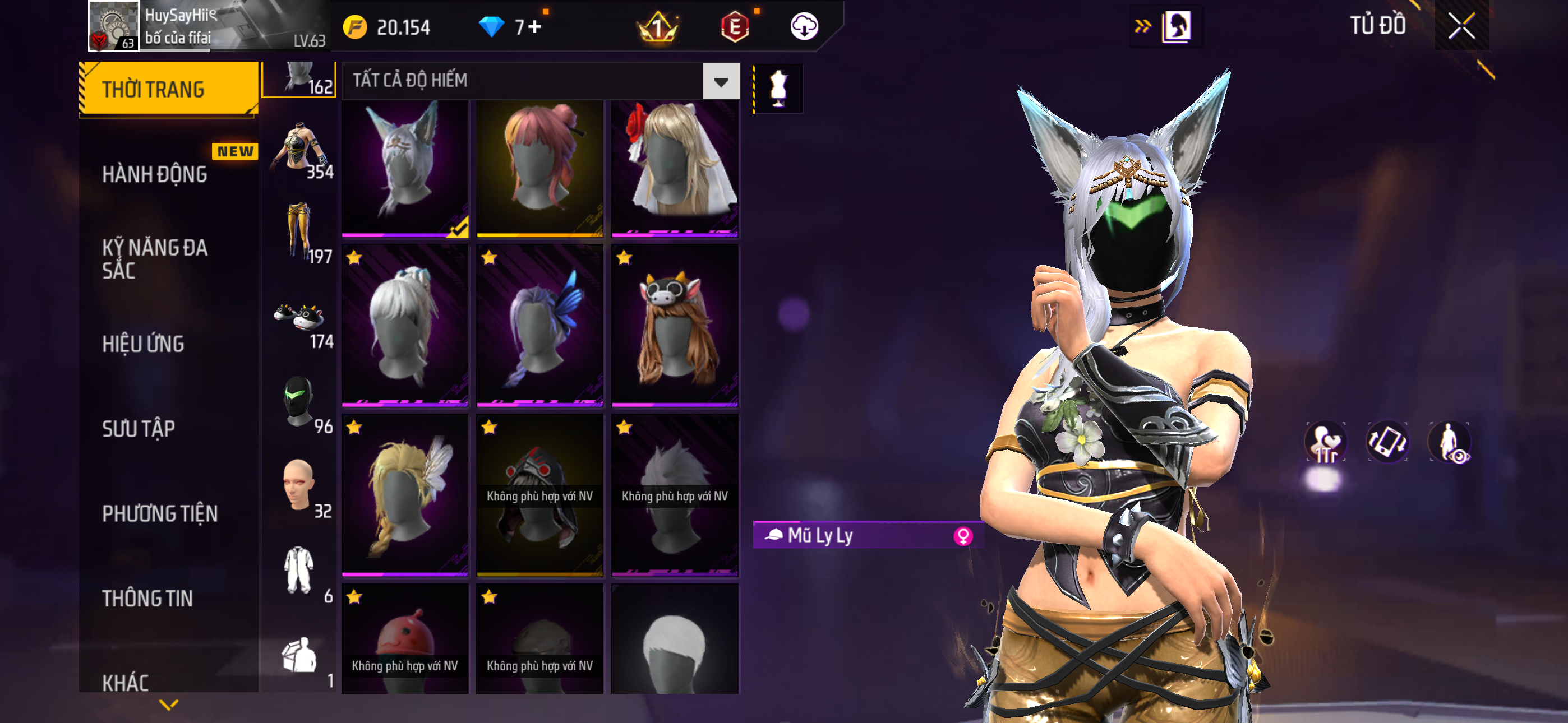Open the mannequin outfit preset icon
This screenshot has width=1568, height=723.
coord(778,89)
